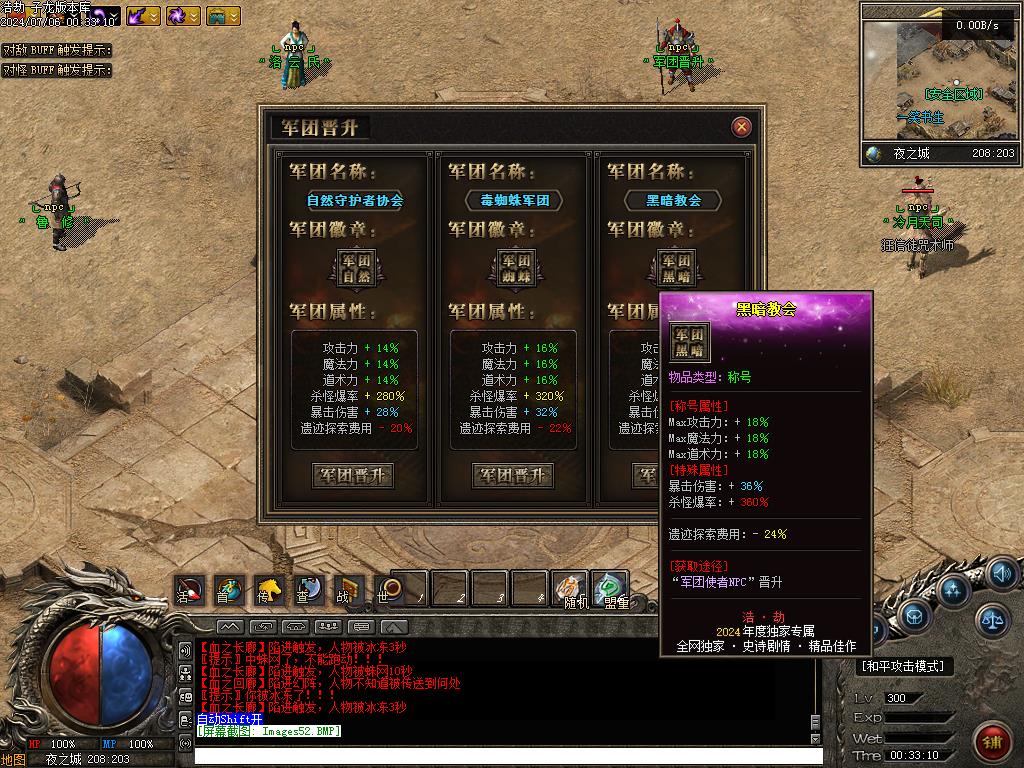
Task: Open the 世 ring icon
Action: 388,590
